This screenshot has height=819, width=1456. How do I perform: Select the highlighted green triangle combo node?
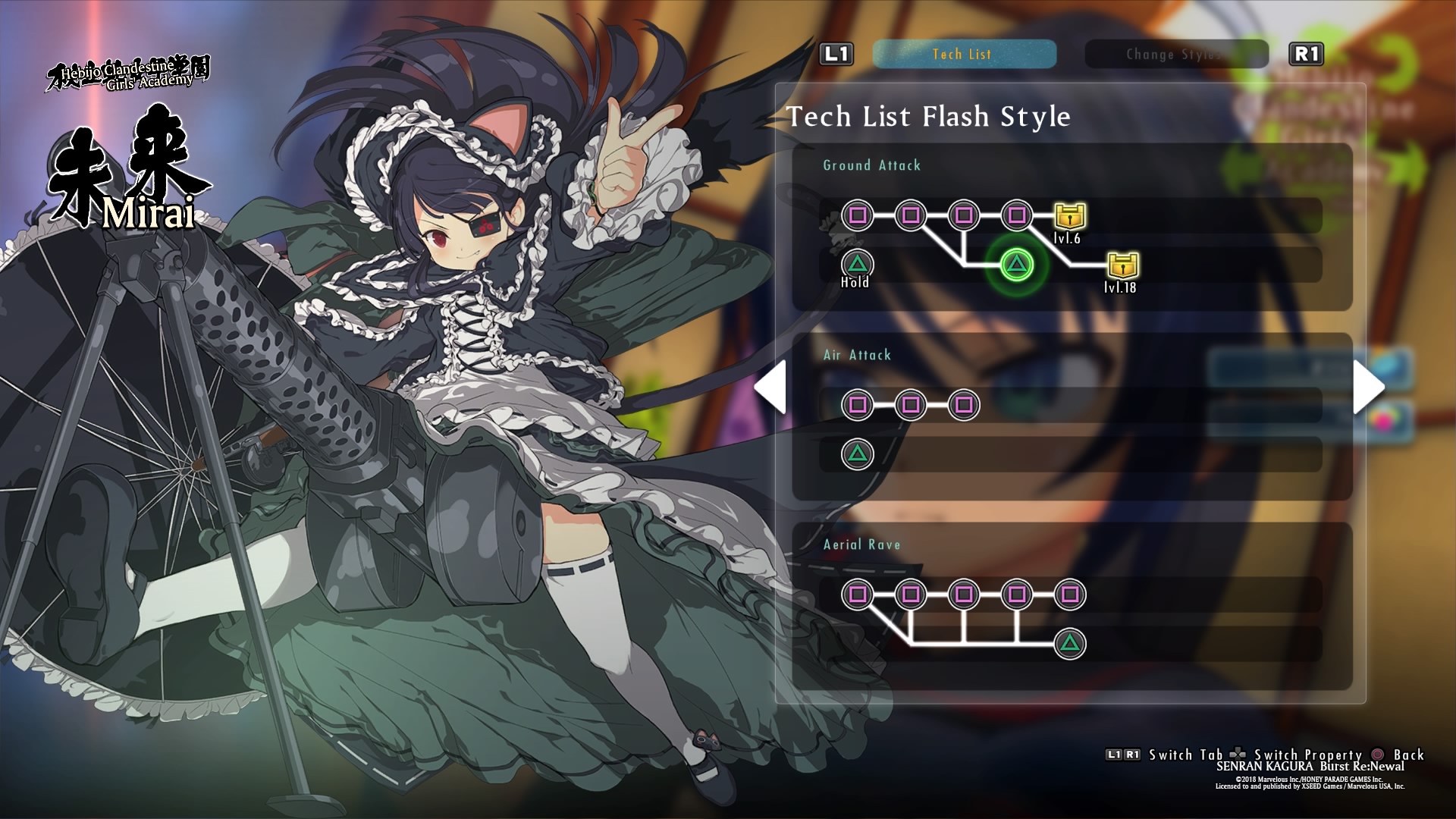[x=1016, y=264]
